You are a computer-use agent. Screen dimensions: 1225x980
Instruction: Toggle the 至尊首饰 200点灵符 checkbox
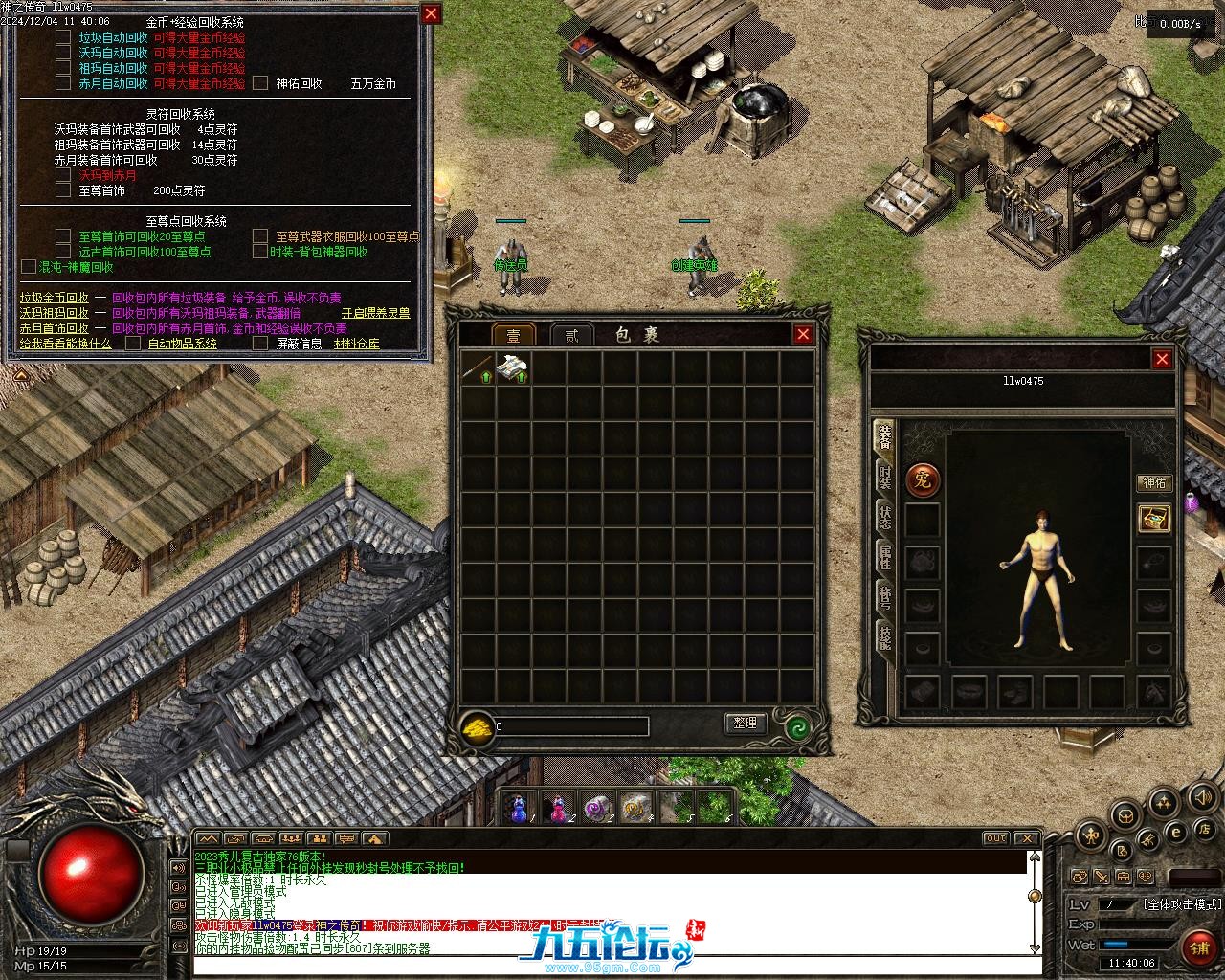click(63, 190)
